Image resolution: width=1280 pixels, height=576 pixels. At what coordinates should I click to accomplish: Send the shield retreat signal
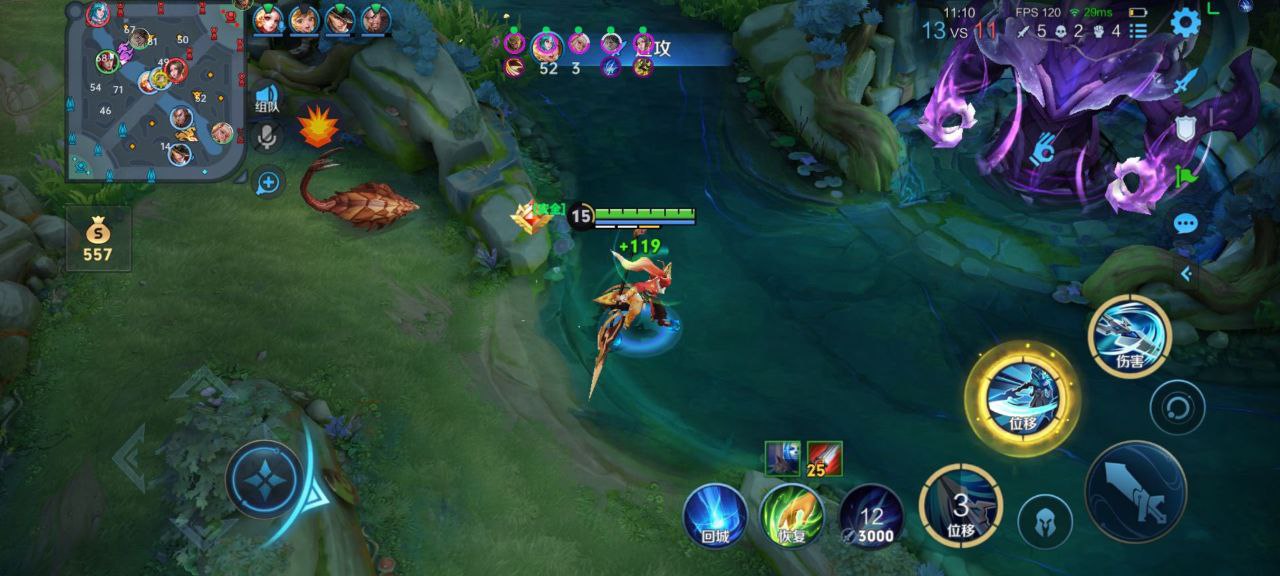(x=1186, y=128)
